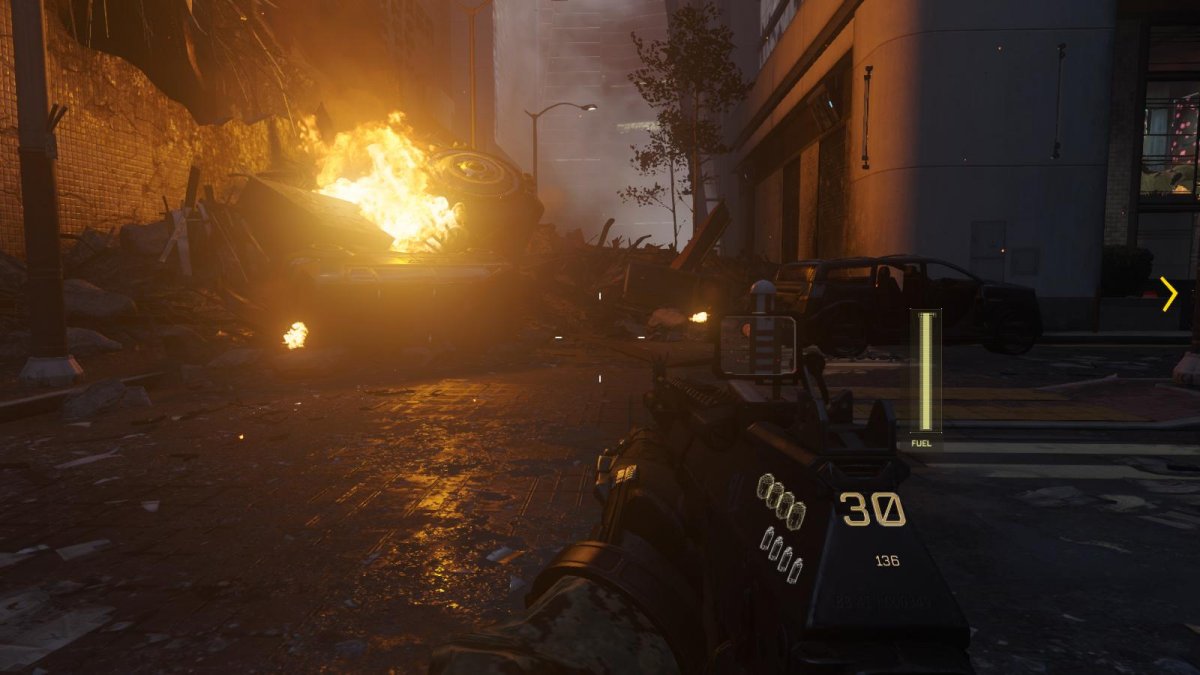This screenshot has height=675, width=1200.
Task: Click the yellow objective direction chevron
Action: tap(1169, 293)
